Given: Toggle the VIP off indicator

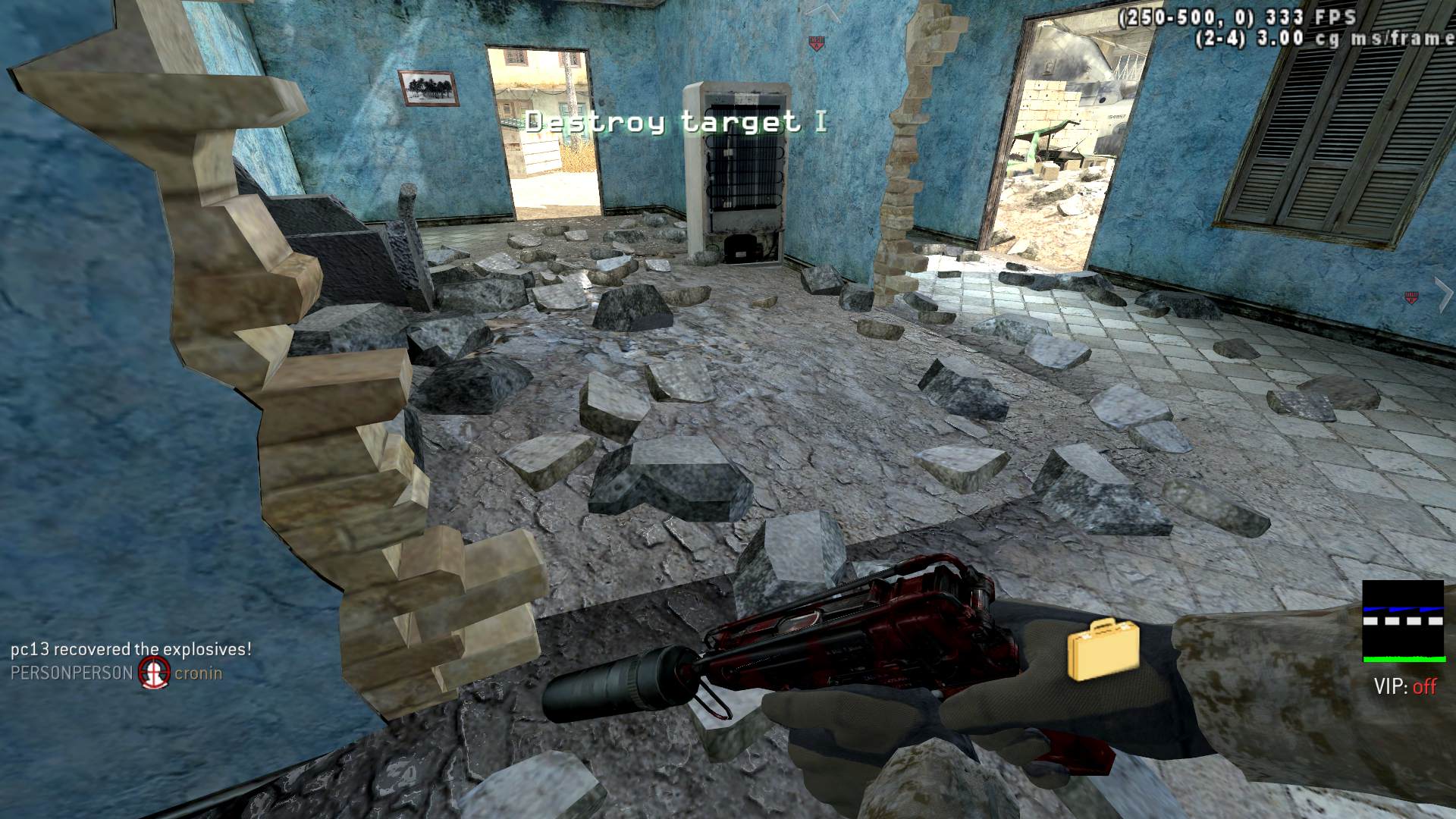Looking at the screenshot, I should [1405, 687].
